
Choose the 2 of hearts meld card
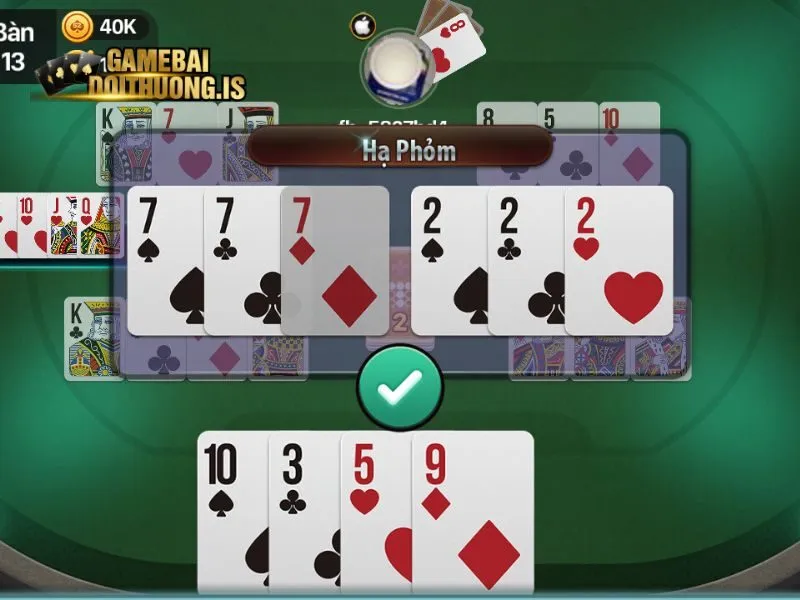coord(620,260)
